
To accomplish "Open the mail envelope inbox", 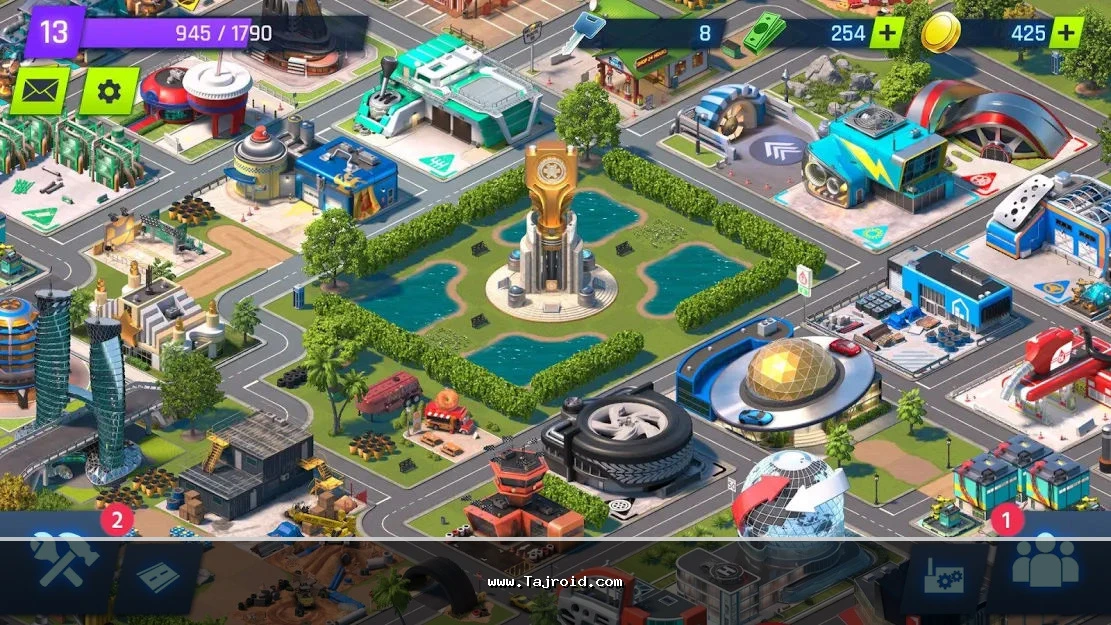I will coord(40,91).
